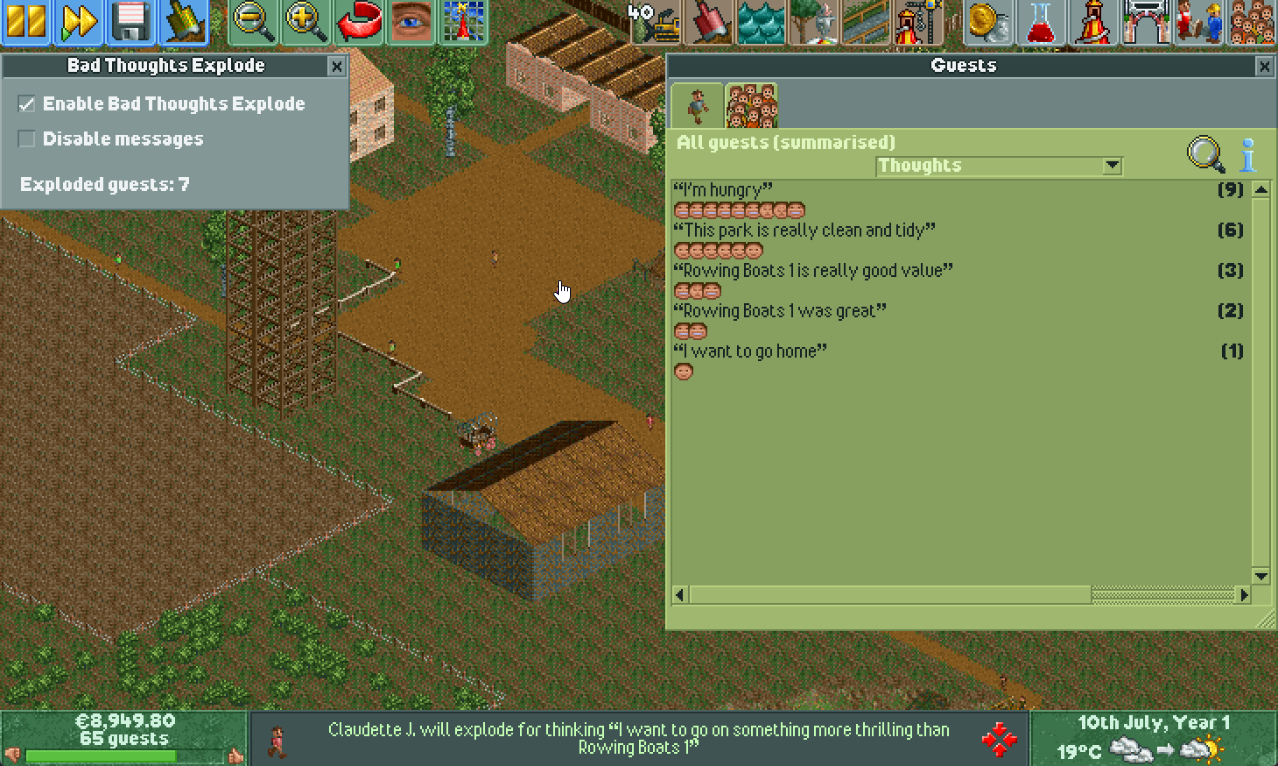Viewport: 1278px width, 766px height.
Task: Click the magnifying glass guest filter button
Action: tap(1206, 155)
